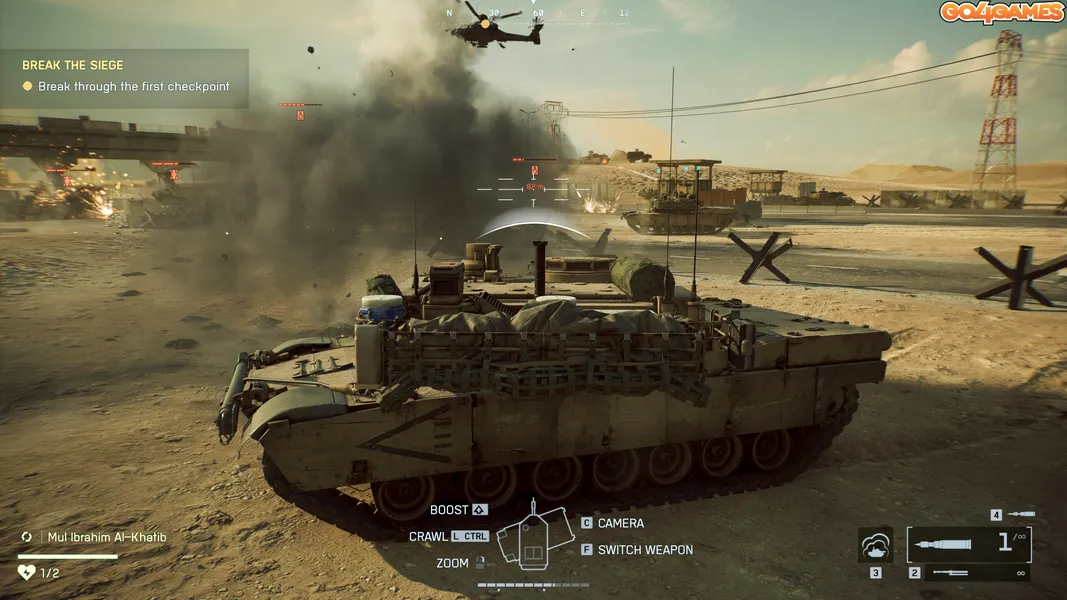Click the compass heading strip
1067x600 pixels.
(537, 14)
